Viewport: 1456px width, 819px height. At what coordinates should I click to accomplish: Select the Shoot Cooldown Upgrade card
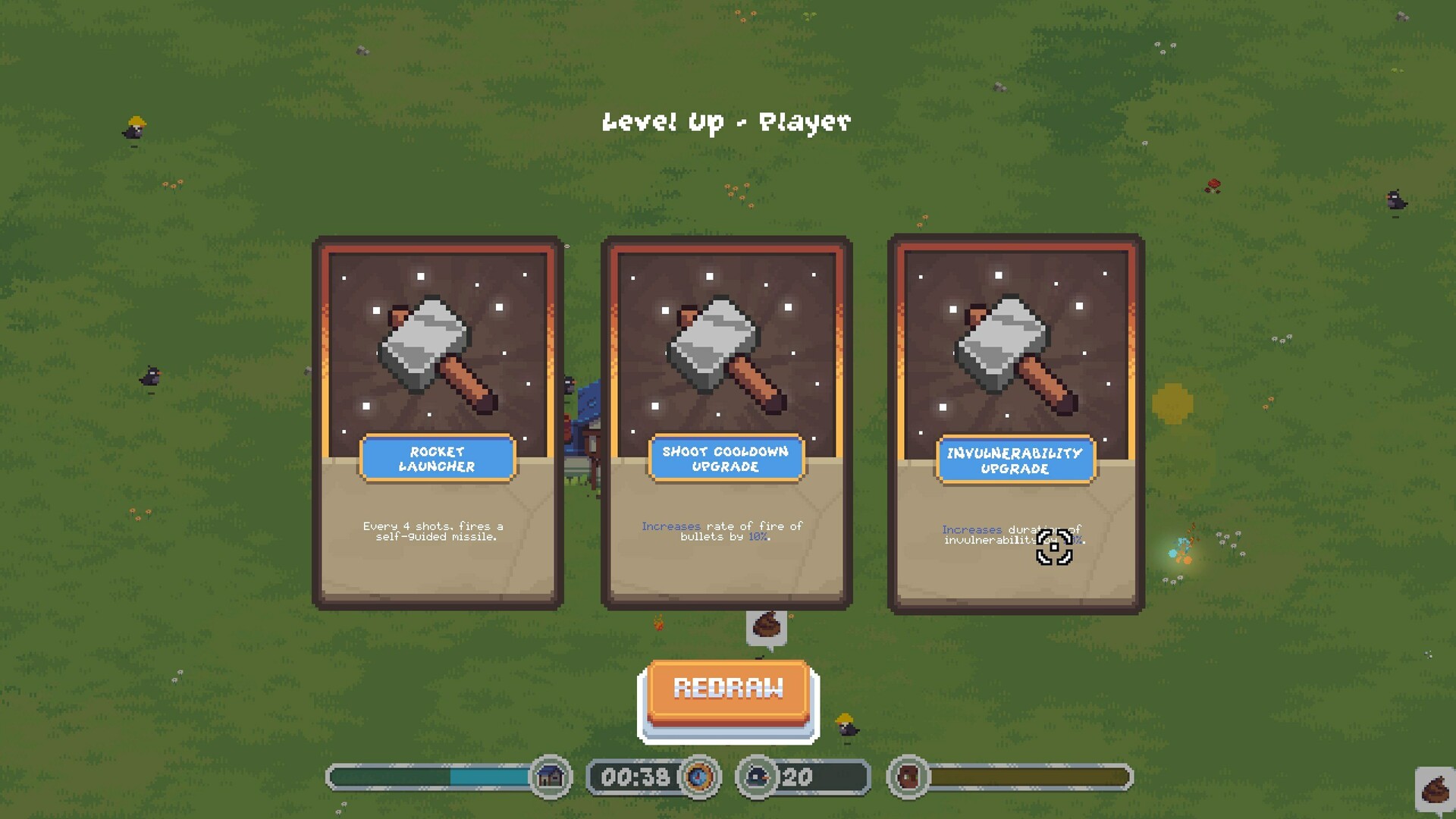726,422
